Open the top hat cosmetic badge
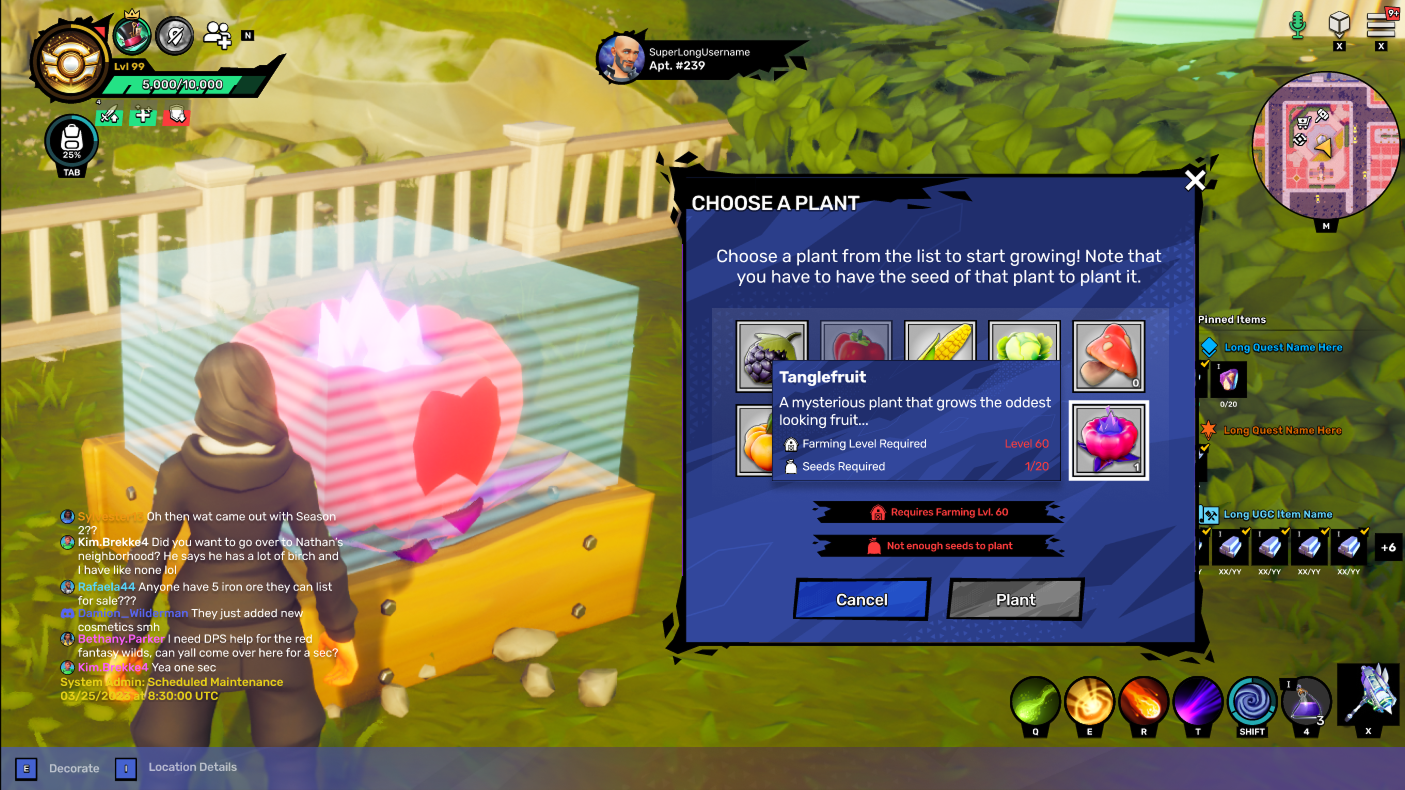 [x=131, y=35]
